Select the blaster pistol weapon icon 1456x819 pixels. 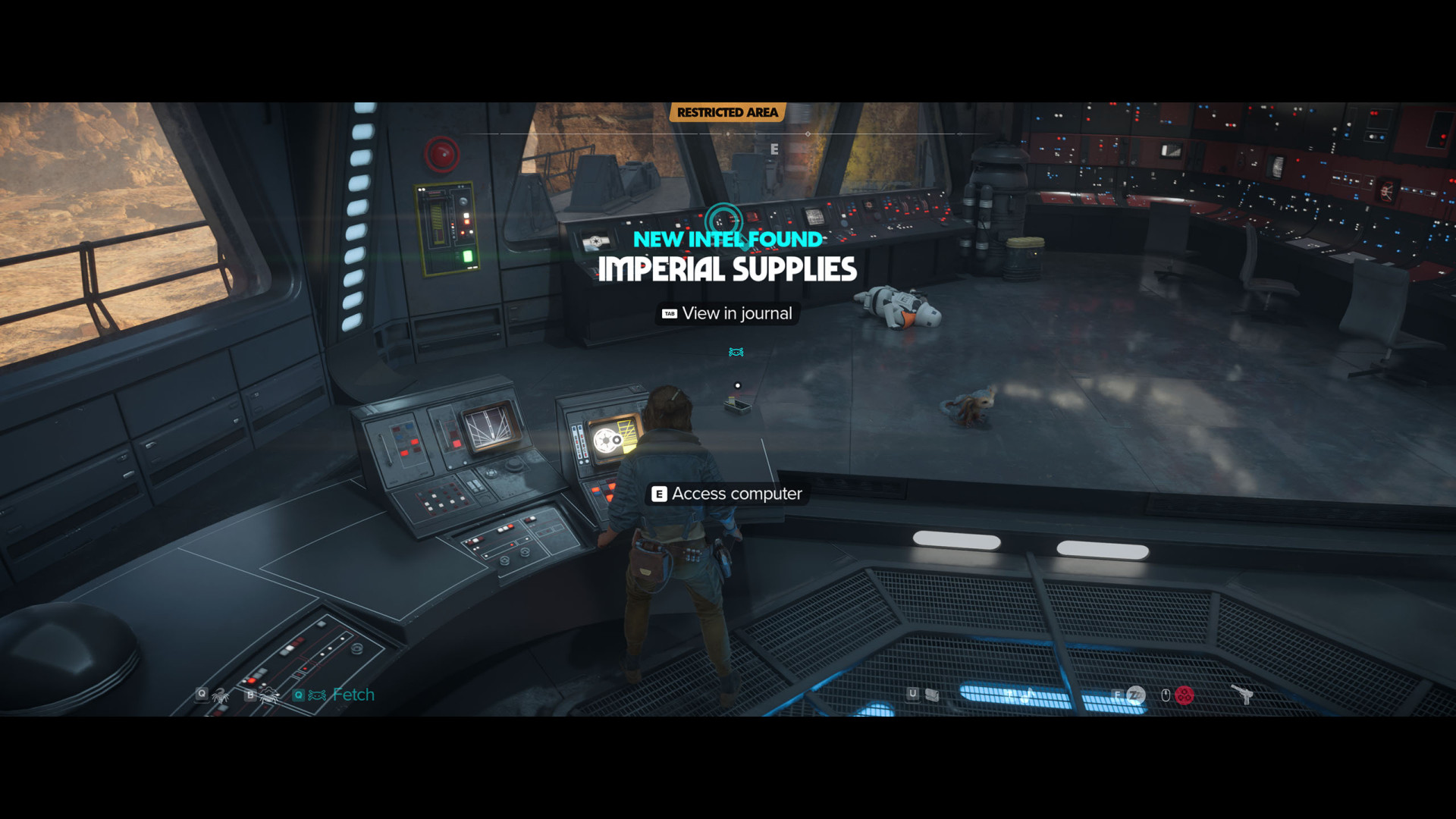click(x=1242, y=694)
